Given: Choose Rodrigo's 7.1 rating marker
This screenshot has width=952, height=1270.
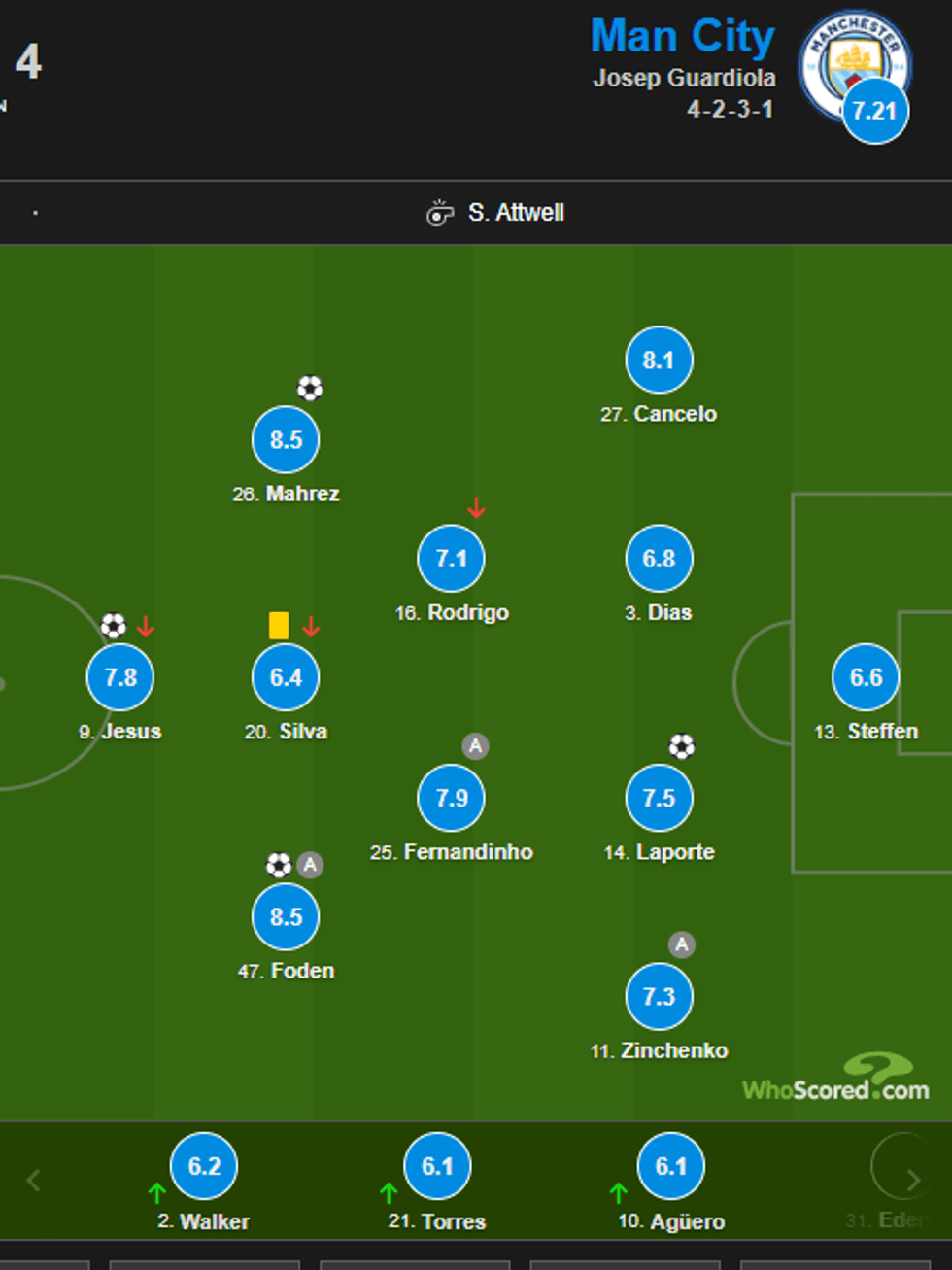Looking at the screenshot, I should point(451,559).
